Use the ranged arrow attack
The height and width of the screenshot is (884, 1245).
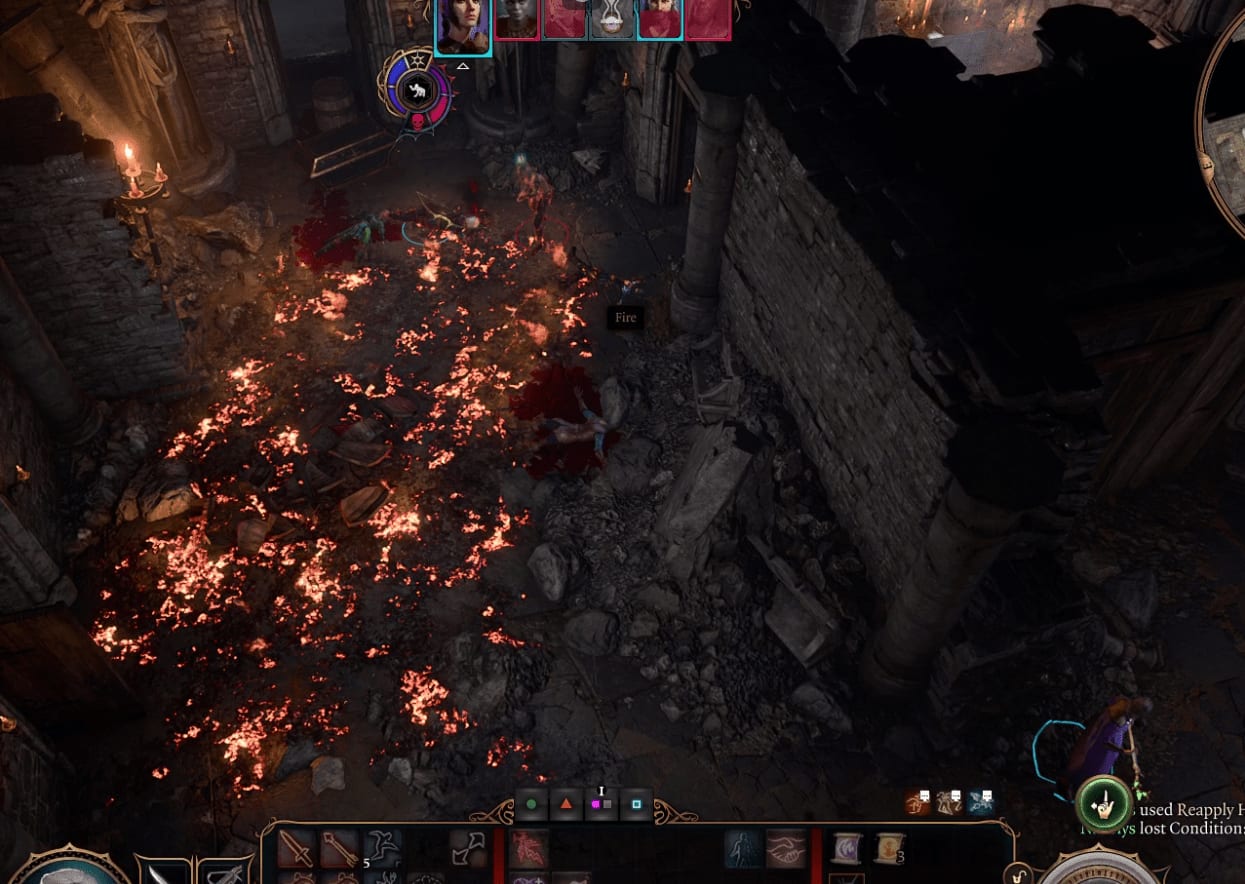[x=340, y=849]
